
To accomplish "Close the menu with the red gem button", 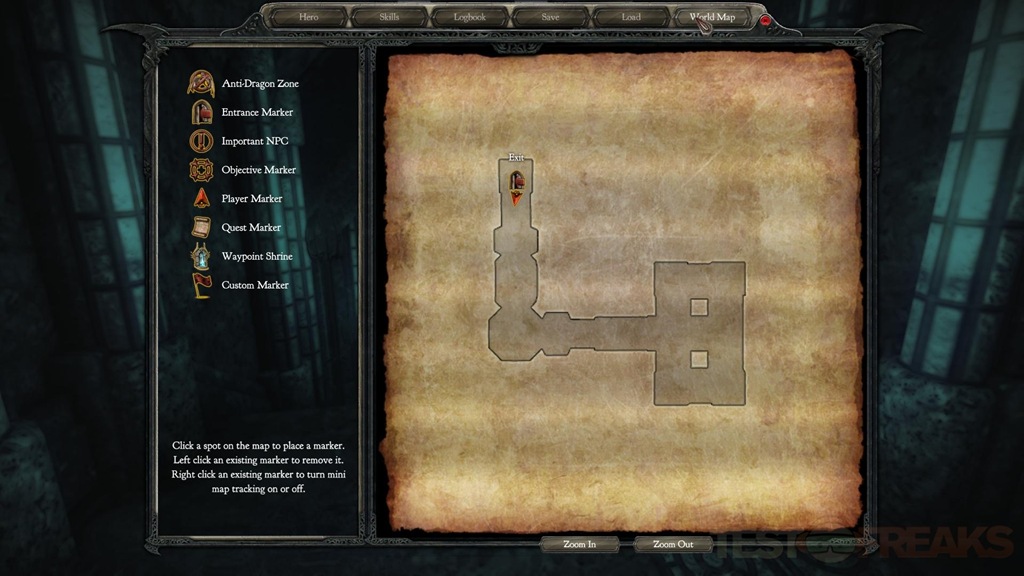I will pos(766,19).
